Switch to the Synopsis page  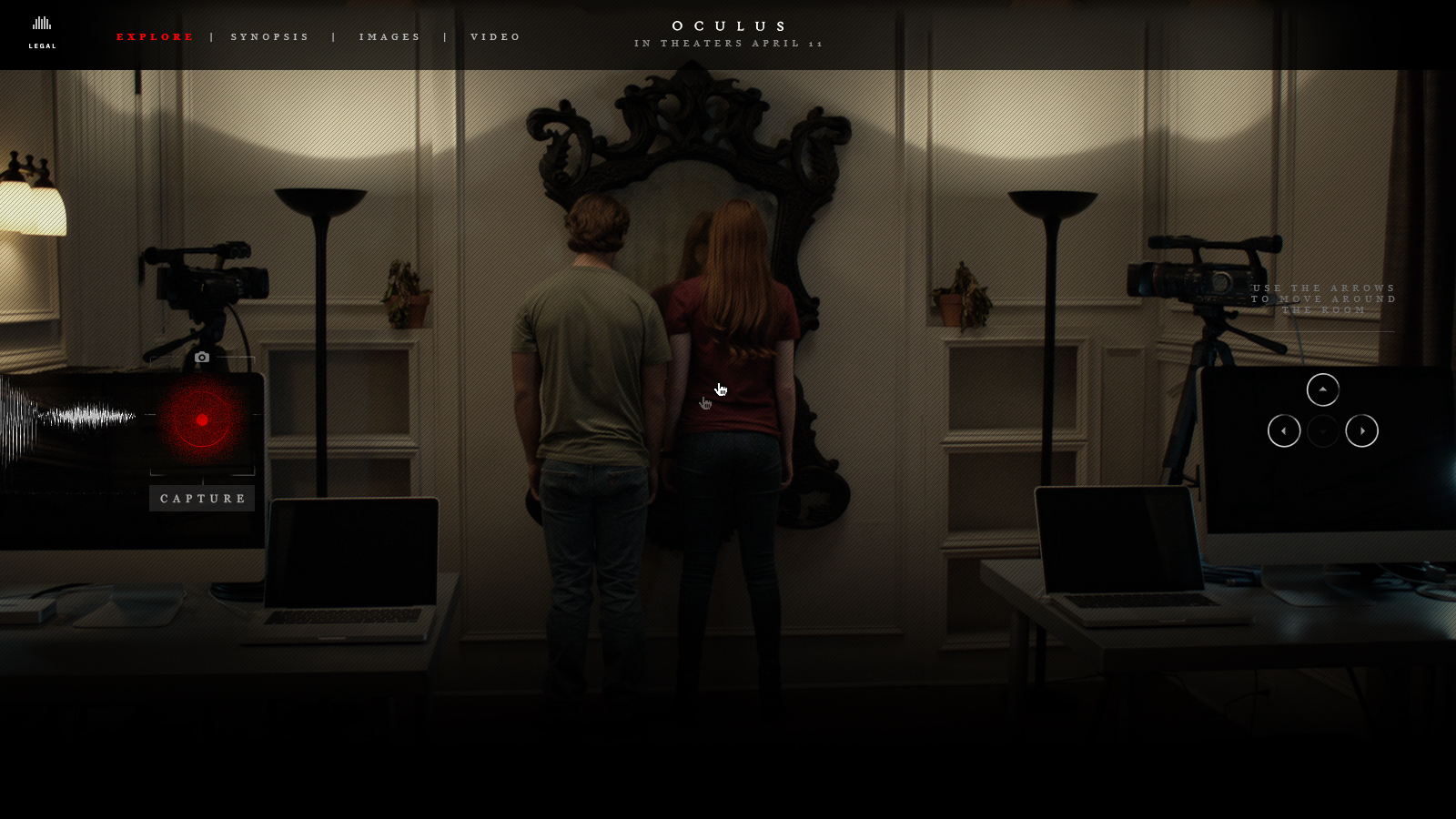270,37
